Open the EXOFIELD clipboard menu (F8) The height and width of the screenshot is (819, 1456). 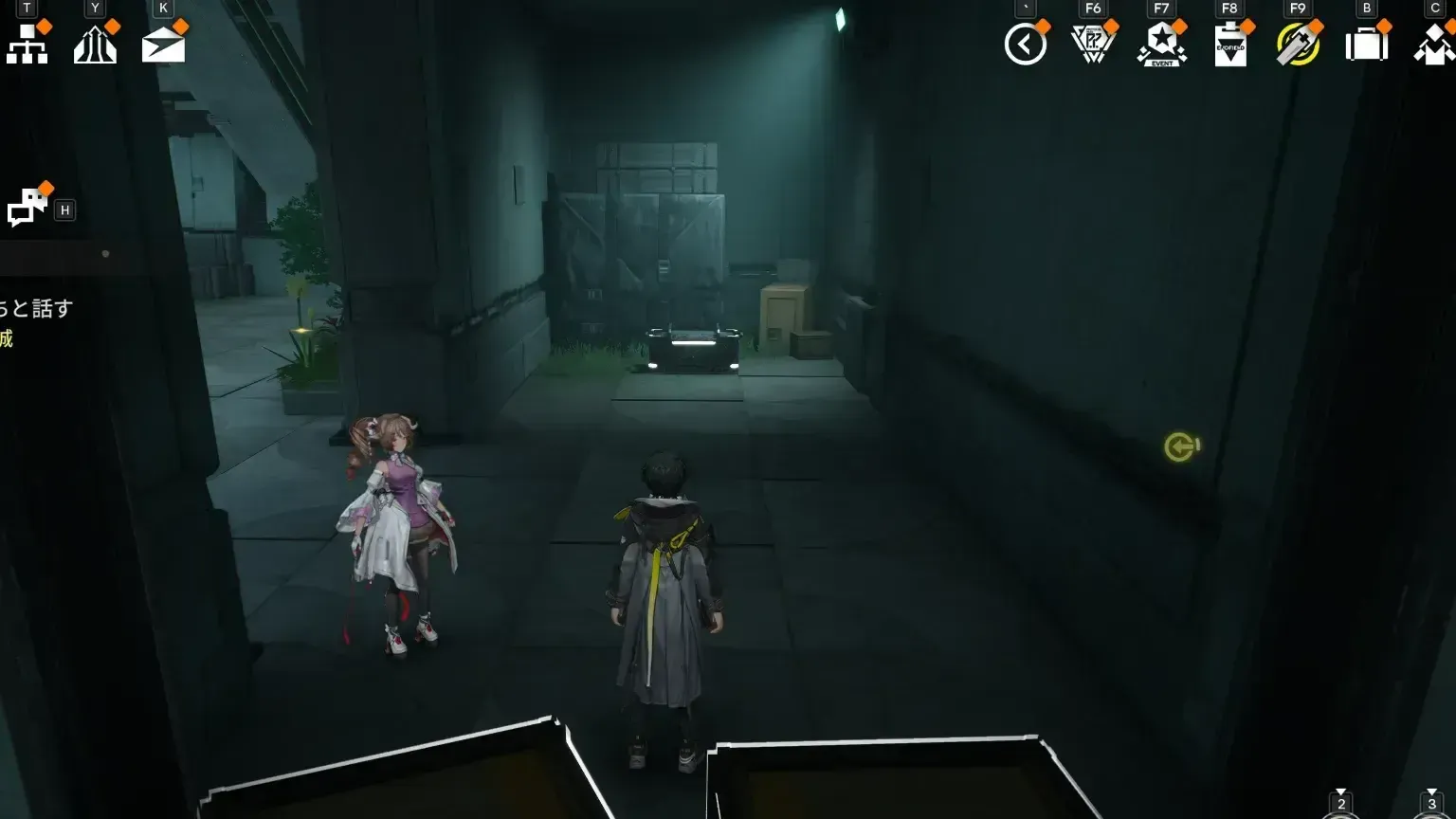[x=1230, y=43]
